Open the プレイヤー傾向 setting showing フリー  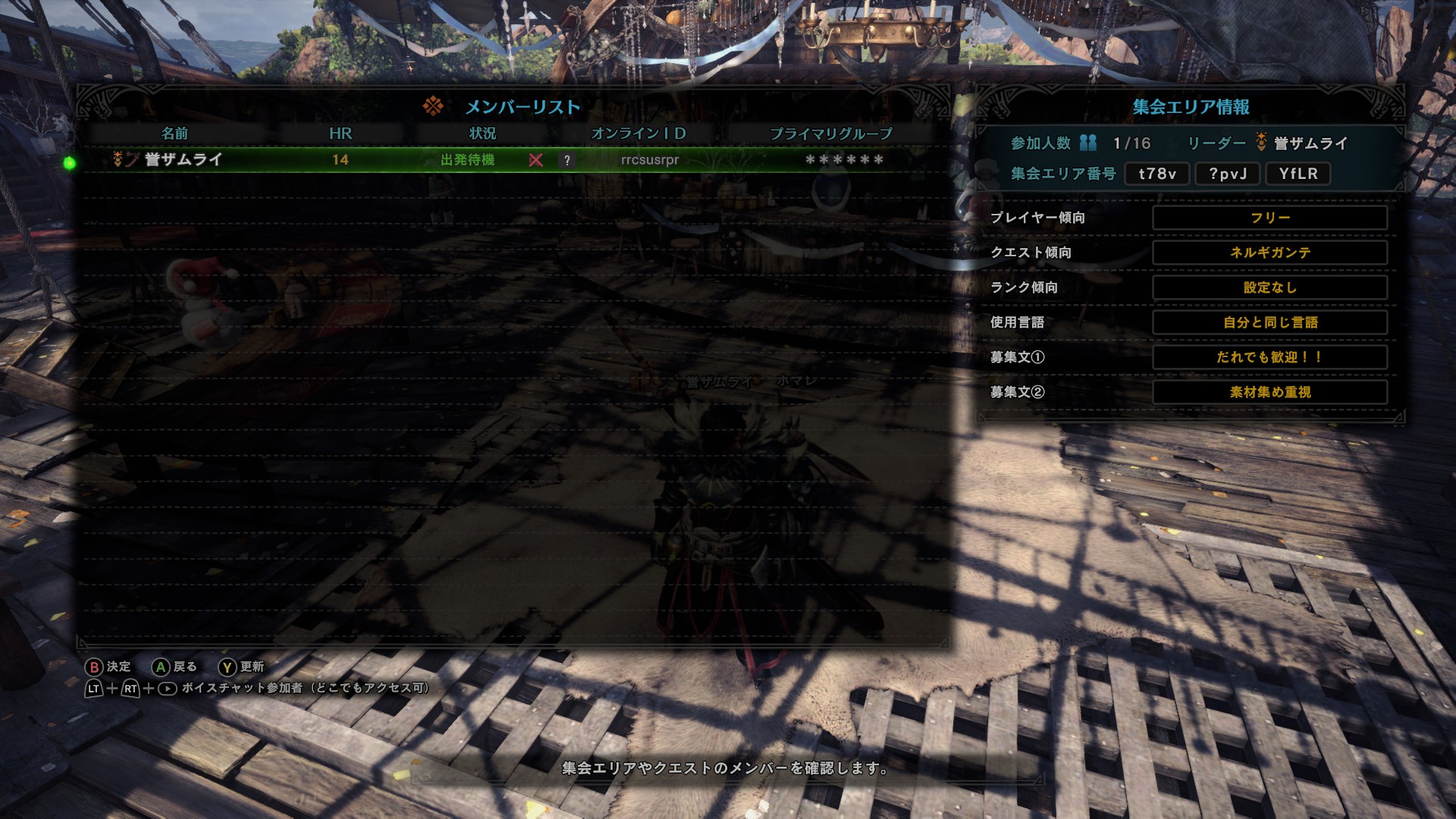(1271, 218)
